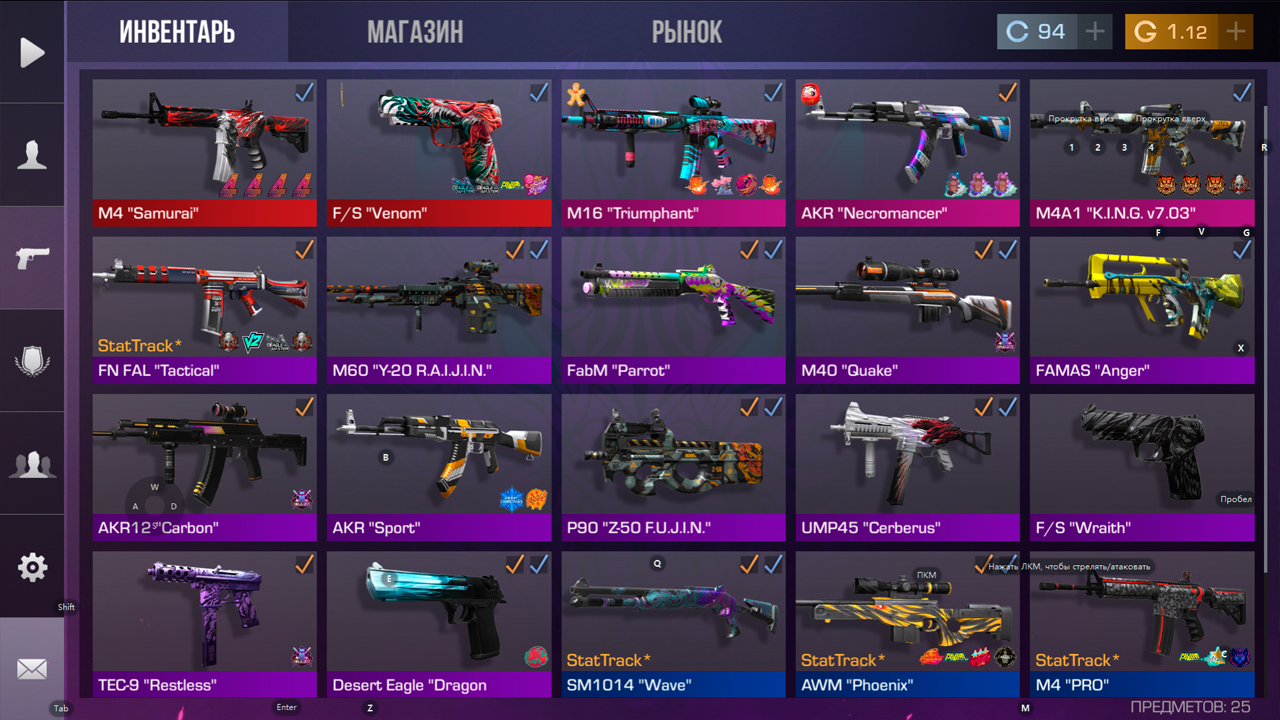Open the clan shield emblem section
The height and width of the screenshot is (720, 1280).
(32, 360)
